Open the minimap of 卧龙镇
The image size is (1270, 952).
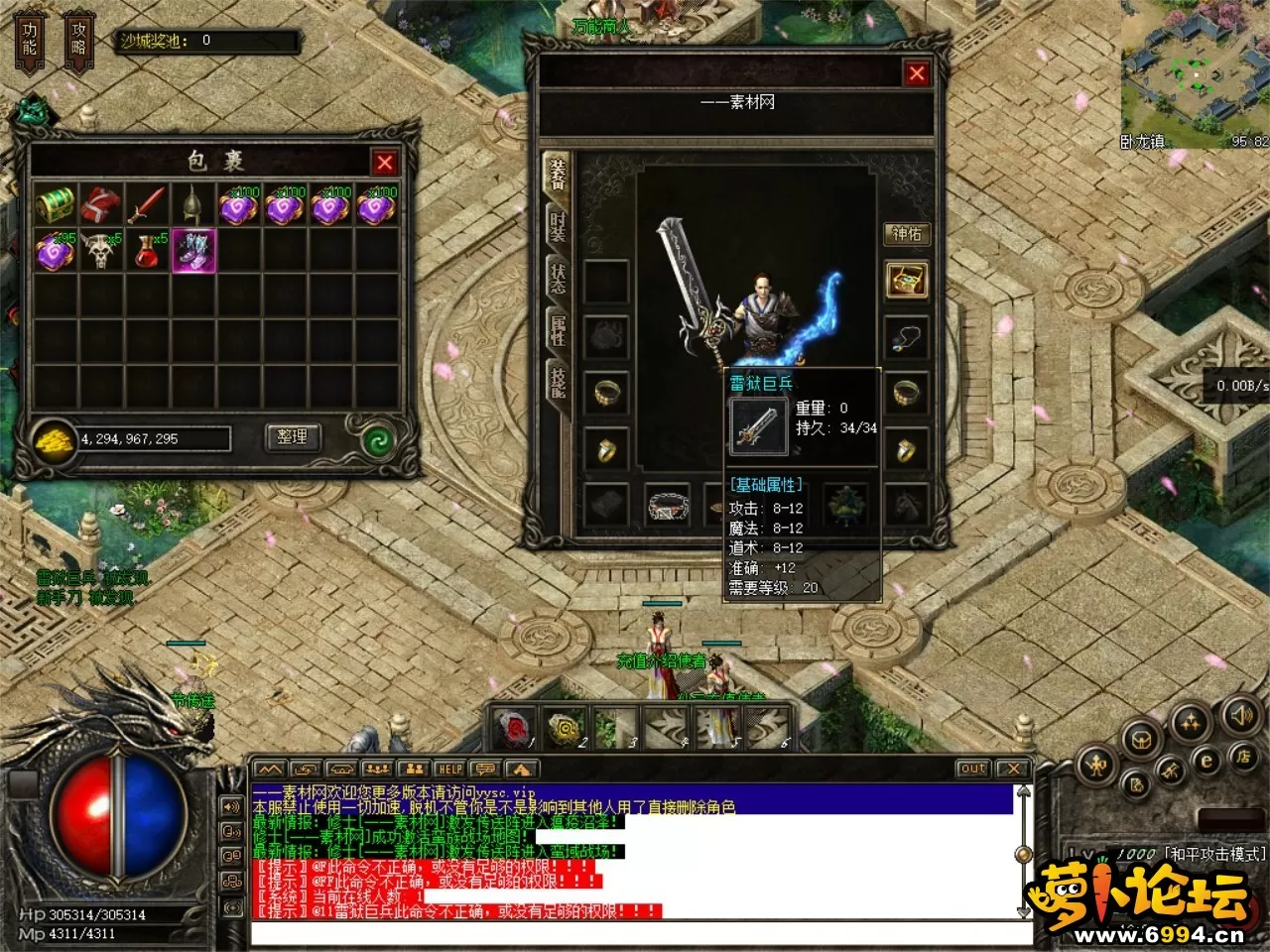click(1194, 69)
